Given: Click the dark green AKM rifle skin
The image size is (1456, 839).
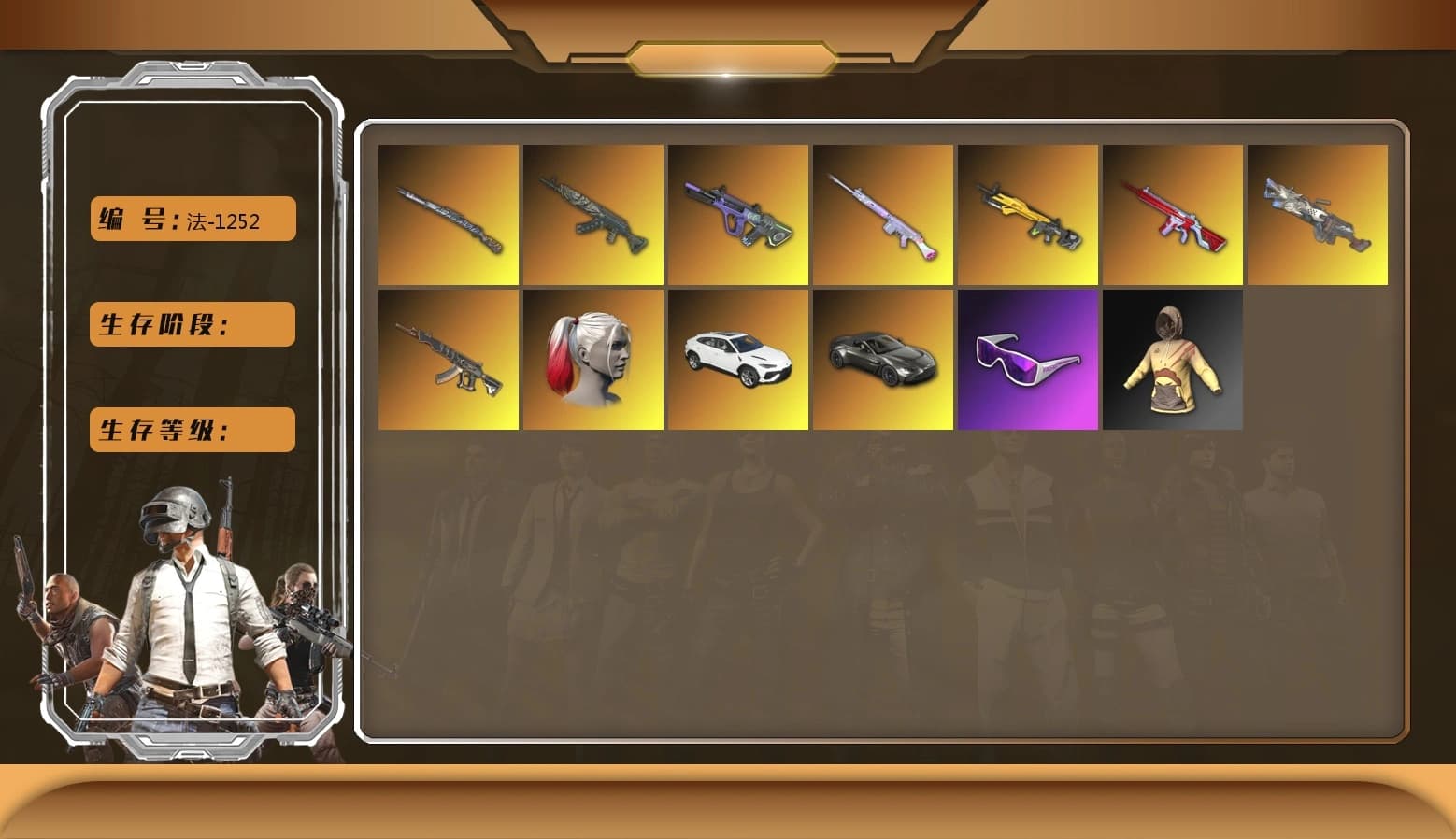Looking at the screenshot, I should 592,215.
